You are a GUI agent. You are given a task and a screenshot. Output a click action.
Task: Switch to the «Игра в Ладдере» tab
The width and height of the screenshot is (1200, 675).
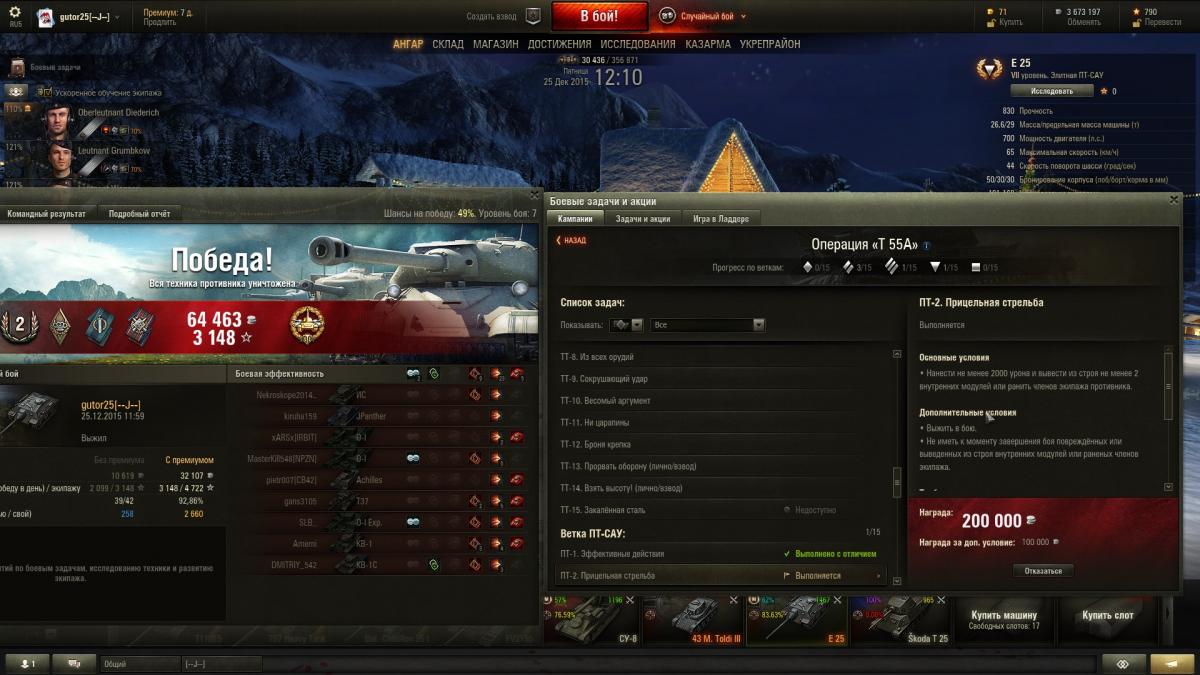(720, 219)
